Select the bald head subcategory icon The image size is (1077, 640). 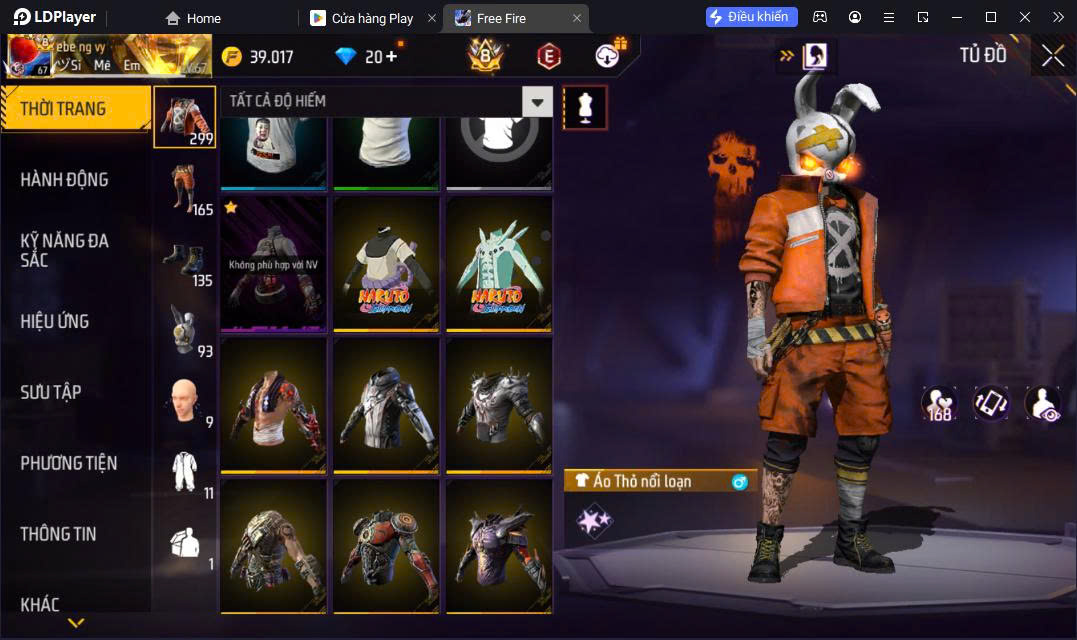pos(184,401)
